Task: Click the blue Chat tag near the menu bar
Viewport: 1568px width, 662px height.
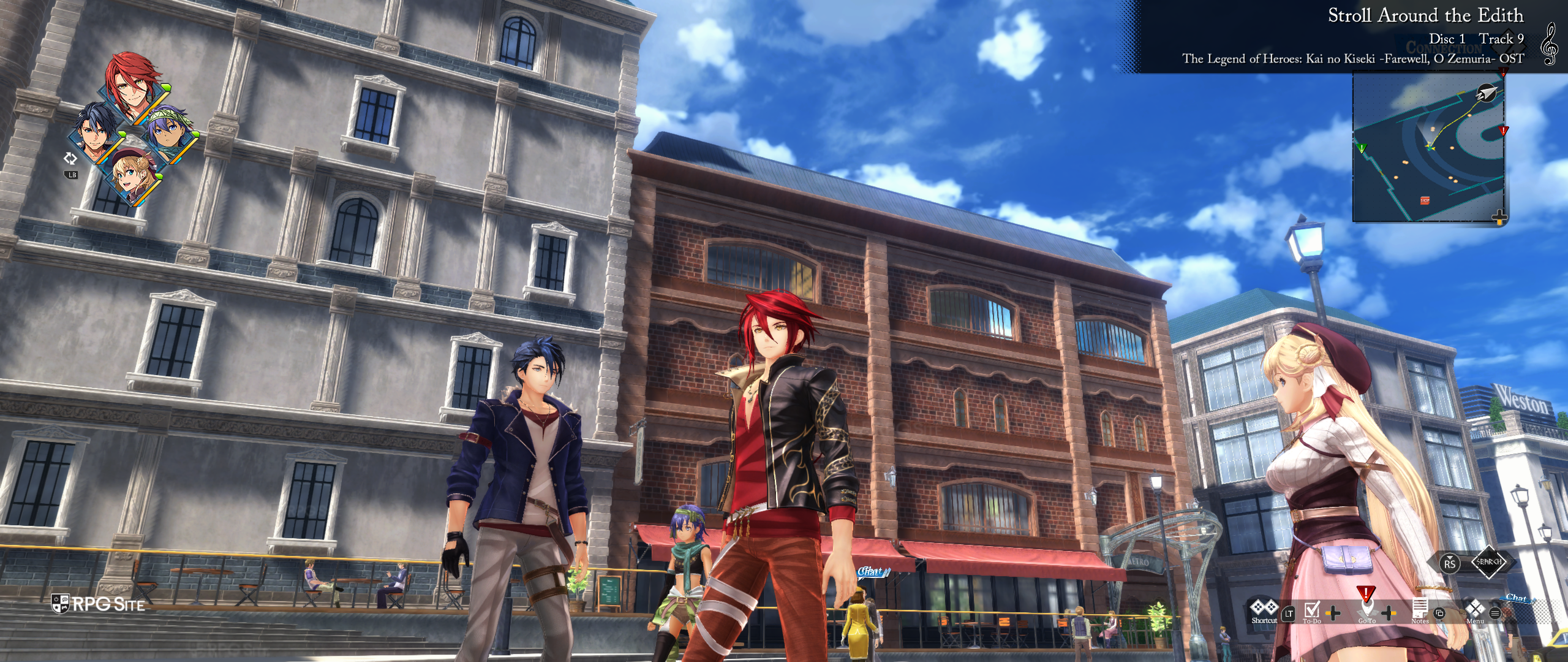Action: coord(1516,598)
